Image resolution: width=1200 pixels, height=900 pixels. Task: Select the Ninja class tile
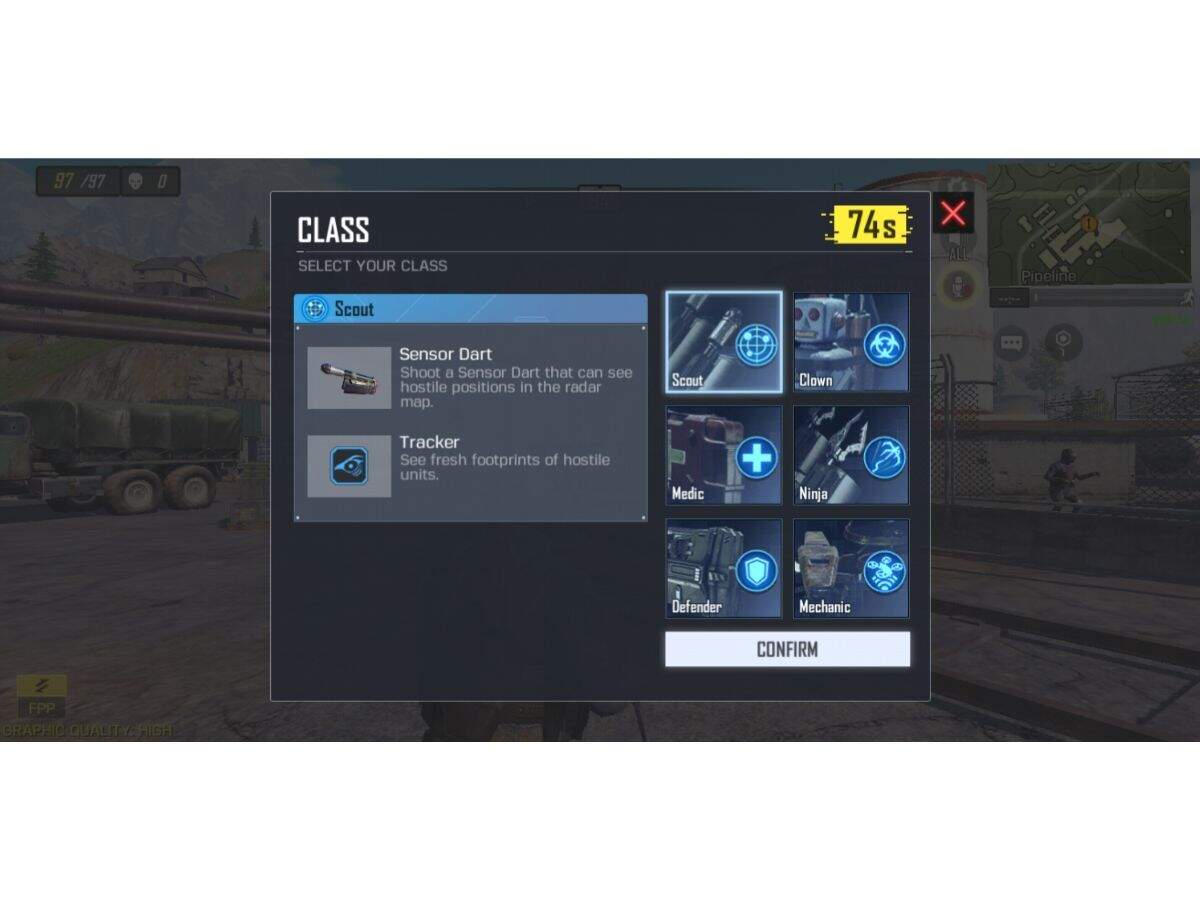pos(851,455)
